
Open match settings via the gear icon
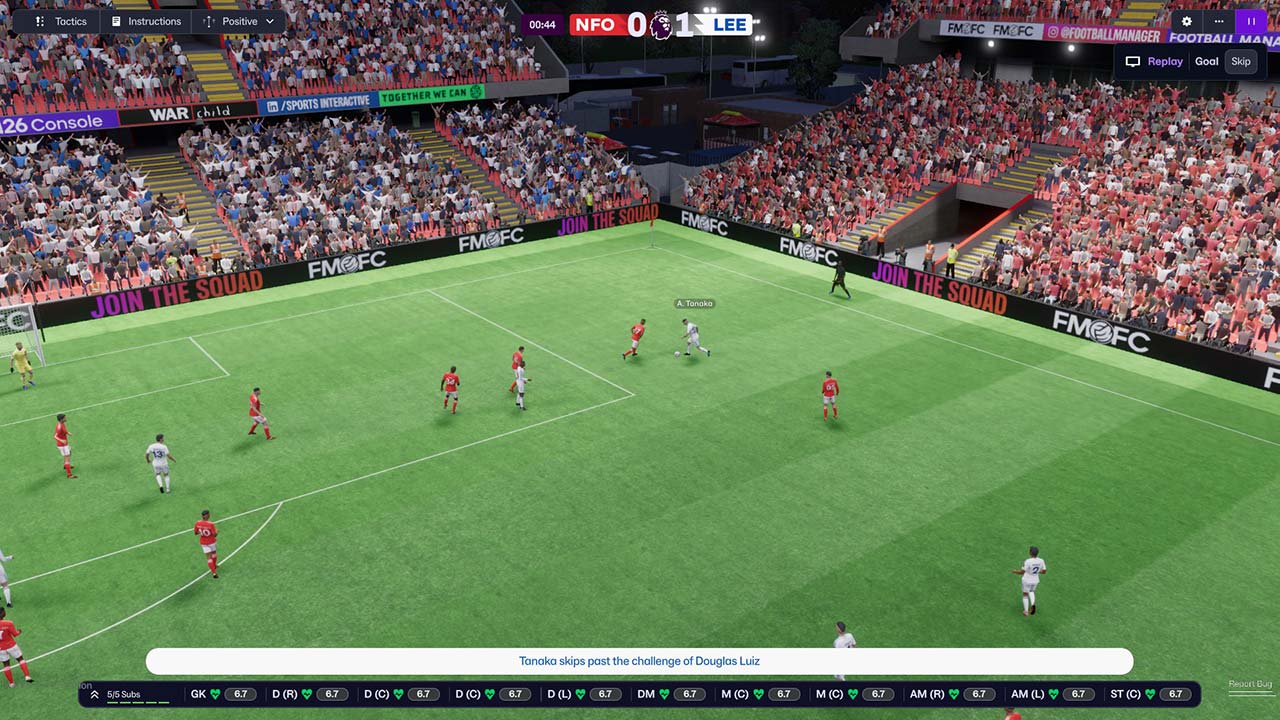coord(1187,21)
